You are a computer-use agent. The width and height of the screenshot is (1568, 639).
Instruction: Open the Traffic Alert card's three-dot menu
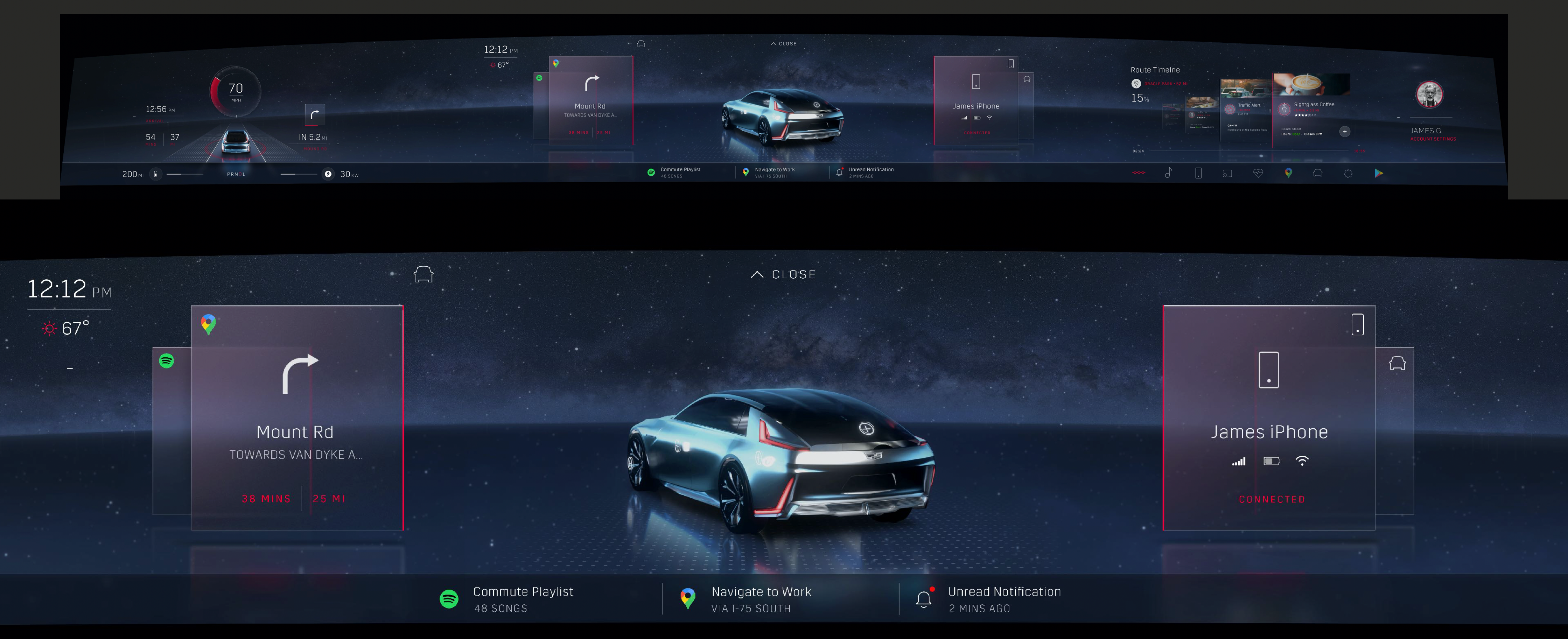coord(1270,111)
